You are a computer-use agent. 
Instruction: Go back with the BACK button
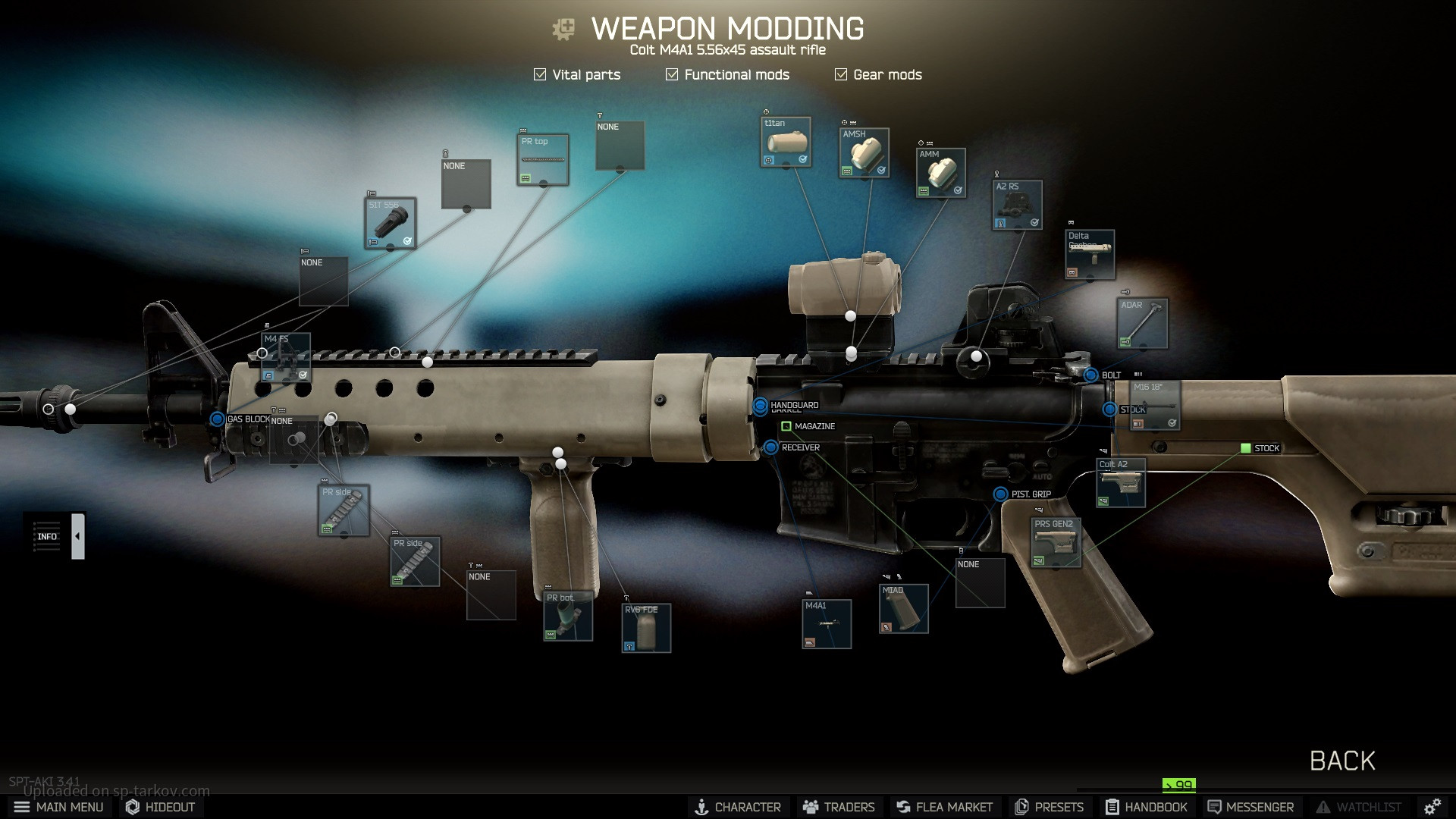tap(1341, 761)
